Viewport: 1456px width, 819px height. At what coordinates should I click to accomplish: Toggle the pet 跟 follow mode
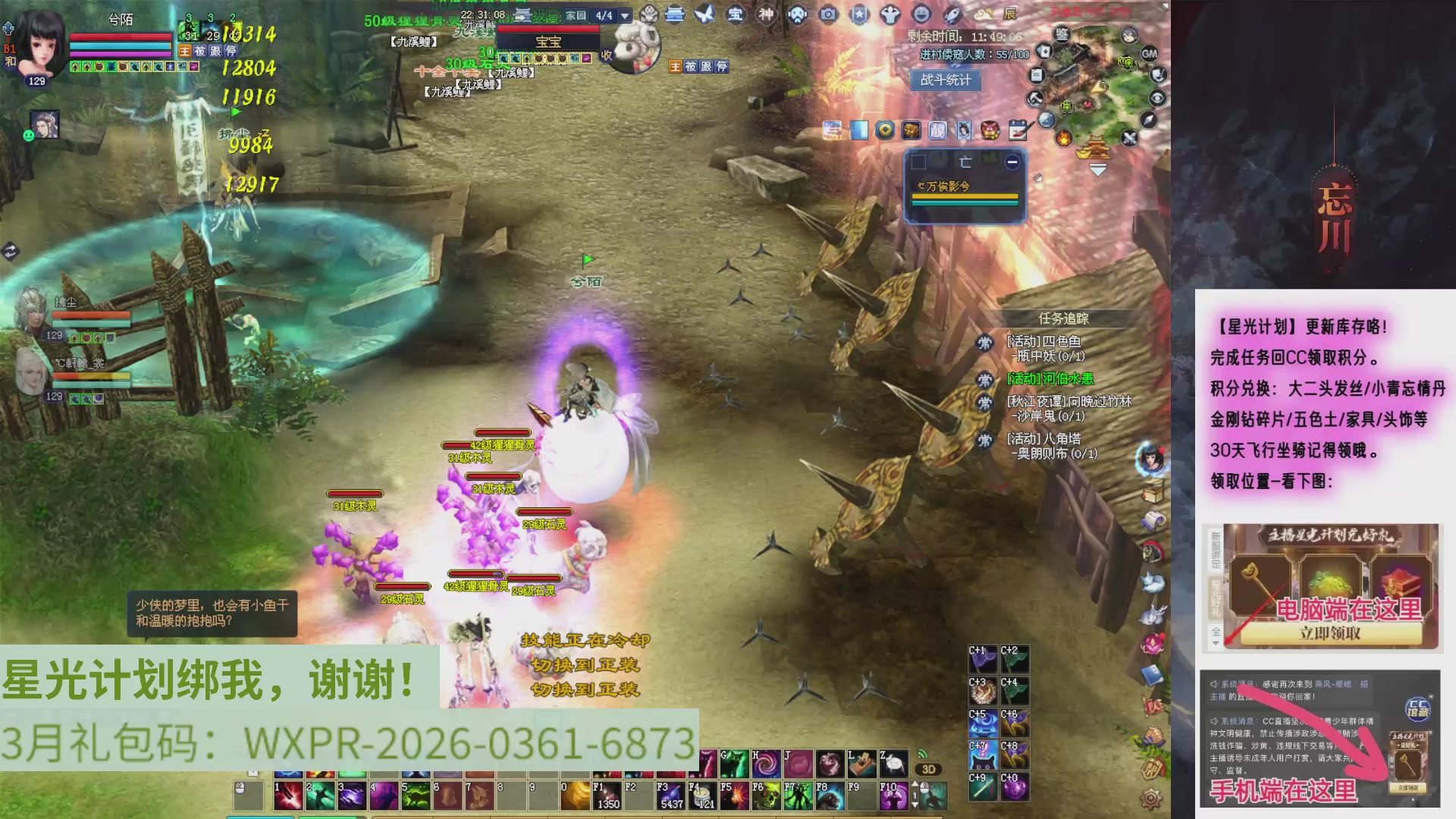pos(704,67)
